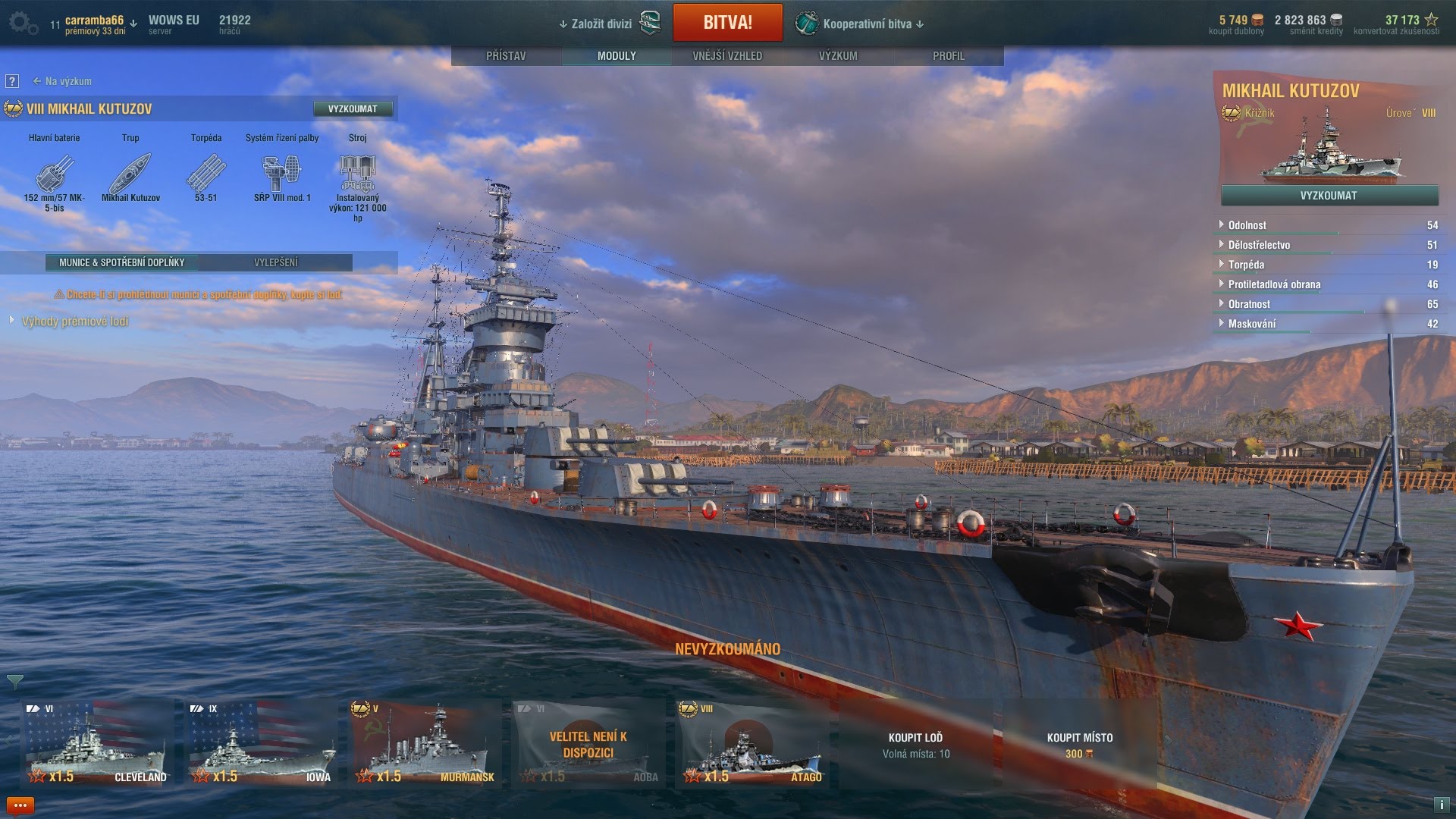The image size is (1456, 819).
Task: Expand the Dělostřelectvo stat row
Action: 1259,245
